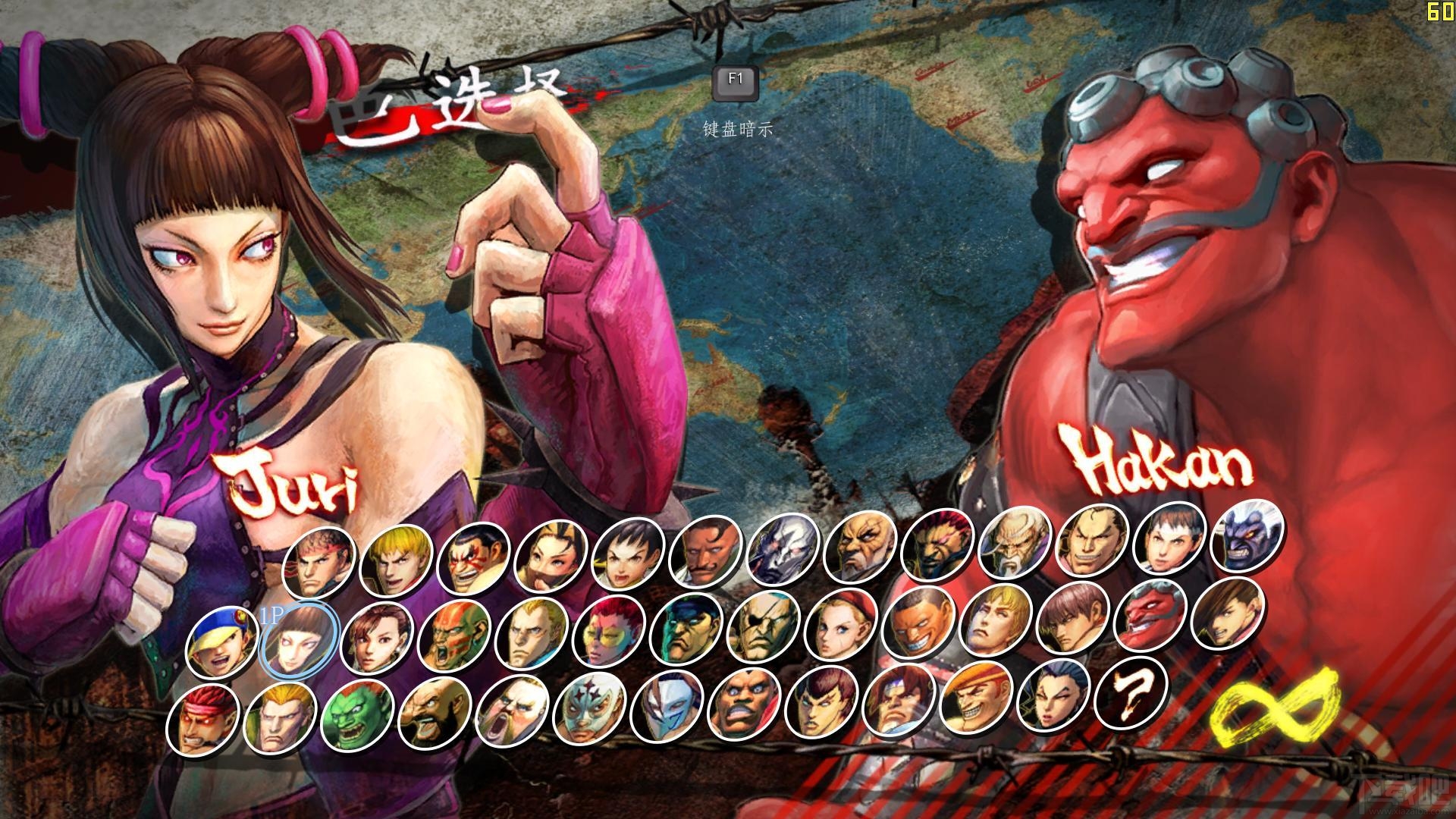Choose Yun wearing the blue cap
Image resolution: width=1456 pixels, height=819 pixels.
(x=221, y=645)
